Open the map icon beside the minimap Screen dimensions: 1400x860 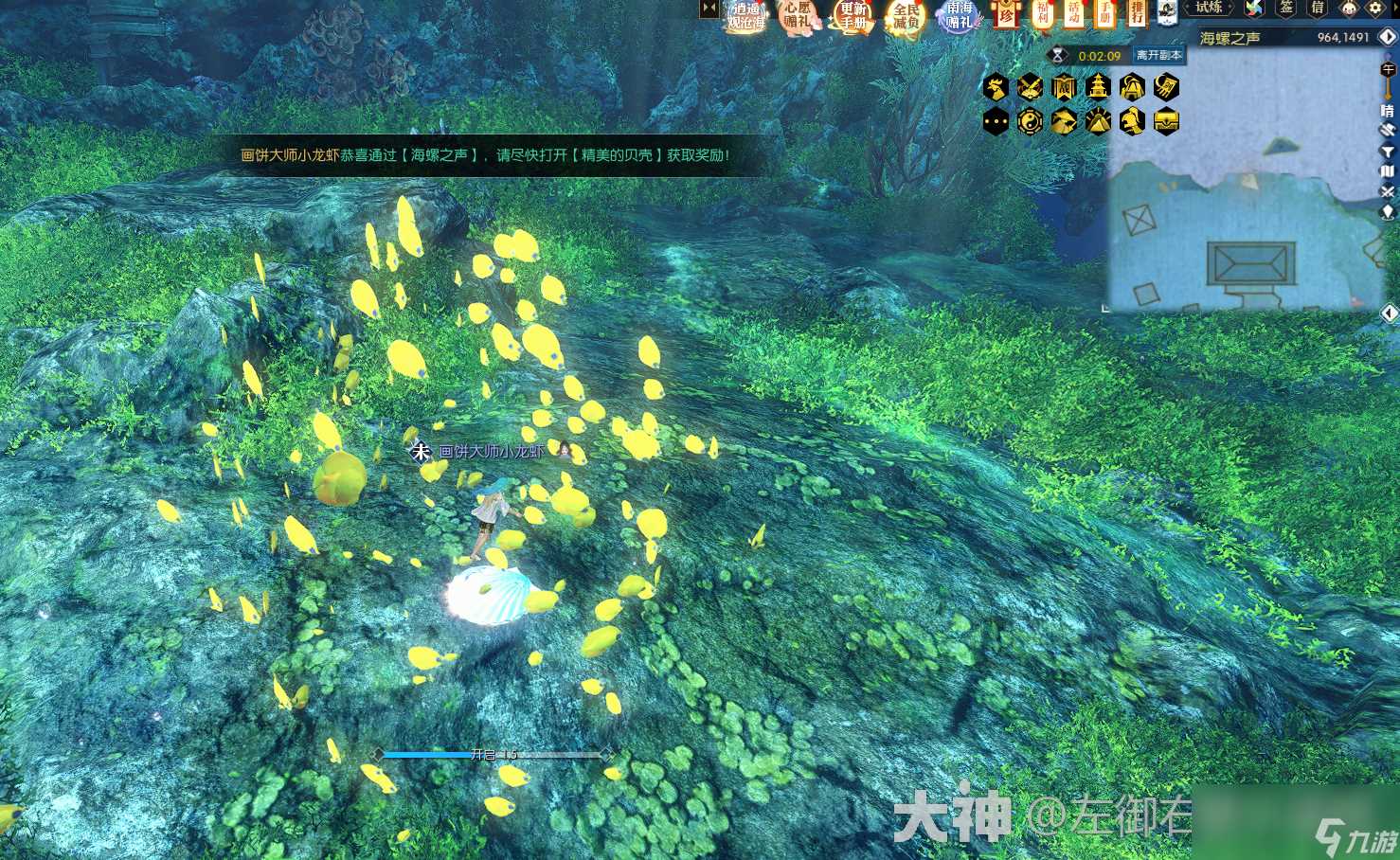pos(1386,171)
